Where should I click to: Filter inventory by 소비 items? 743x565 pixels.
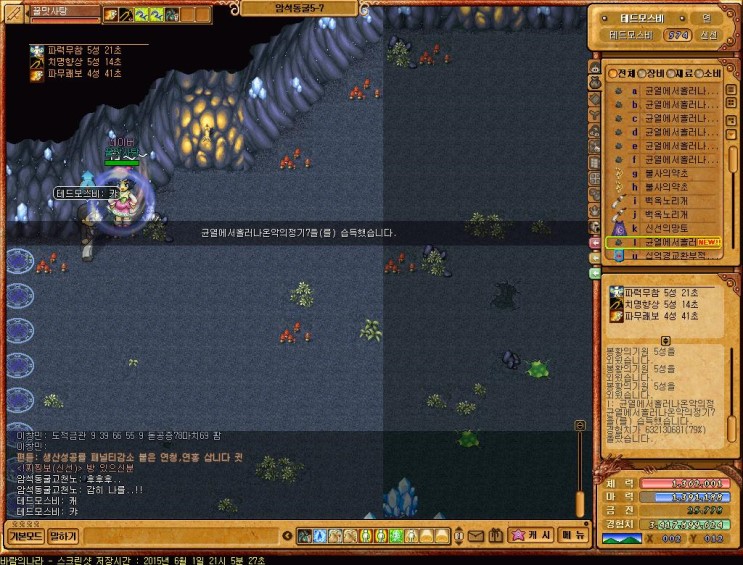(711, 73)
